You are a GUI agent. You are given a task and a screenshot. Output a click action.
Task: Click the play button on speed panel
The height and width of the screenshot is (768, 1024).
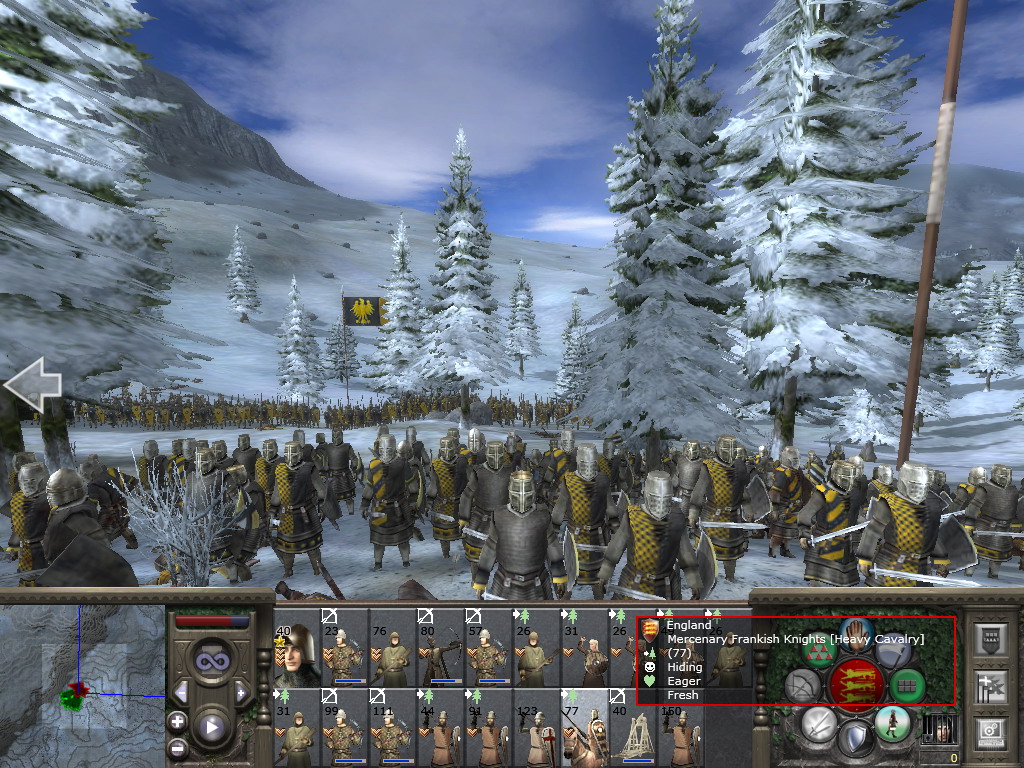click(x=210, y=727)
